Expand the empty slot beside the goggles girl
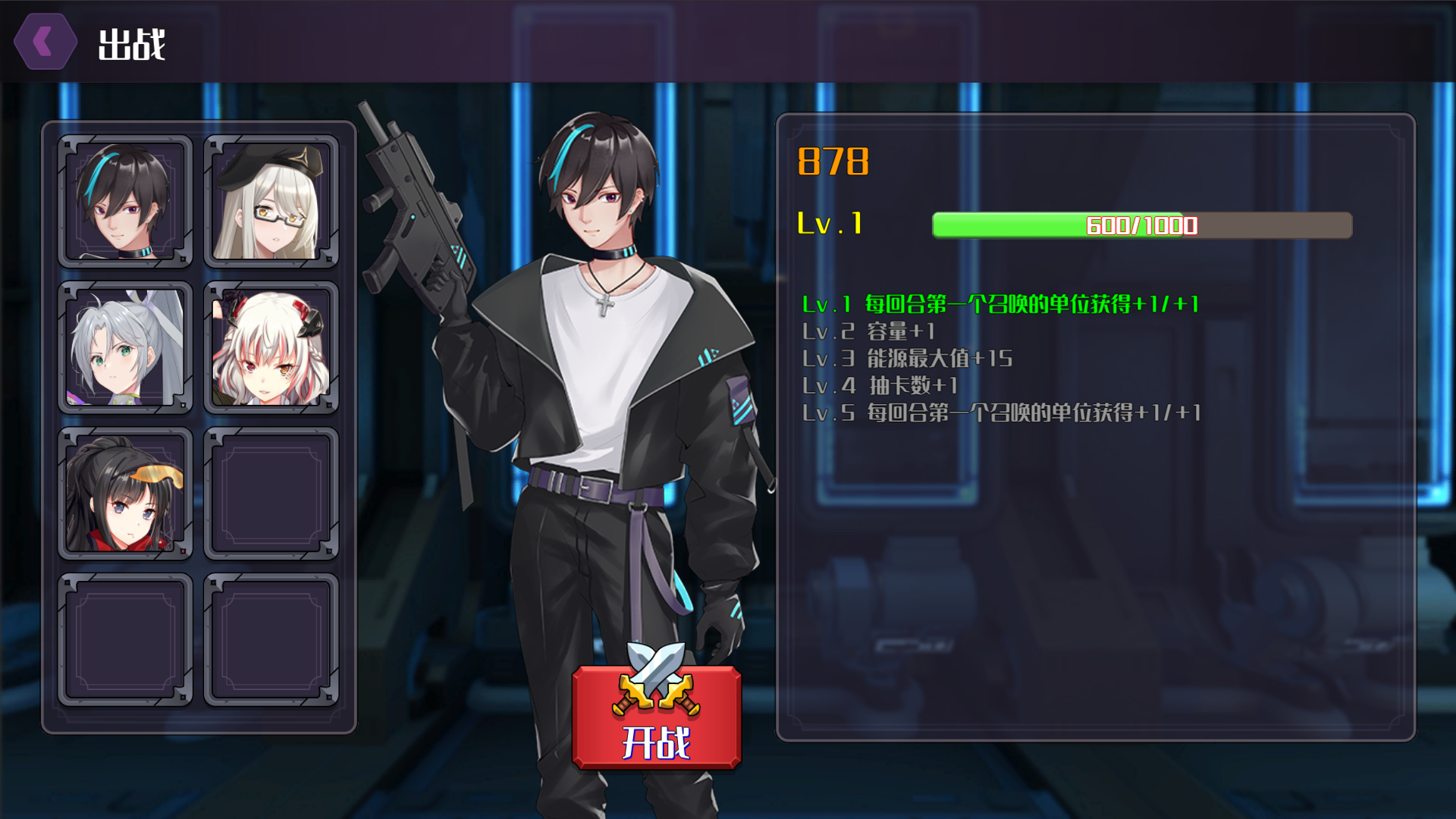 click(271, 493)
